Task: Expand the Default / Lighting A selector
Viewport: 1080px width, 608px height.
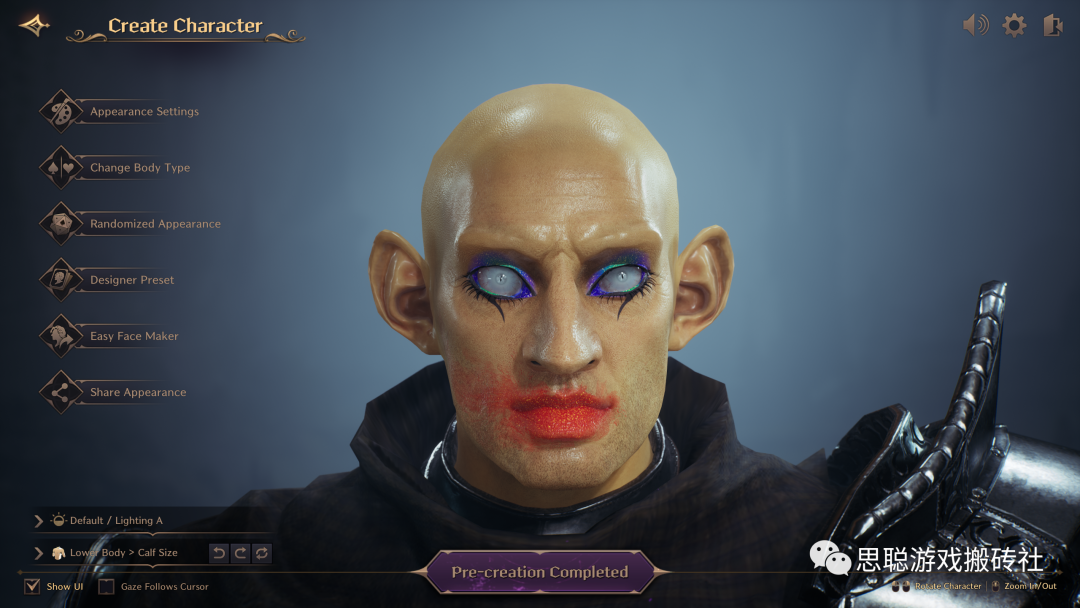Action: pos(39,521)
